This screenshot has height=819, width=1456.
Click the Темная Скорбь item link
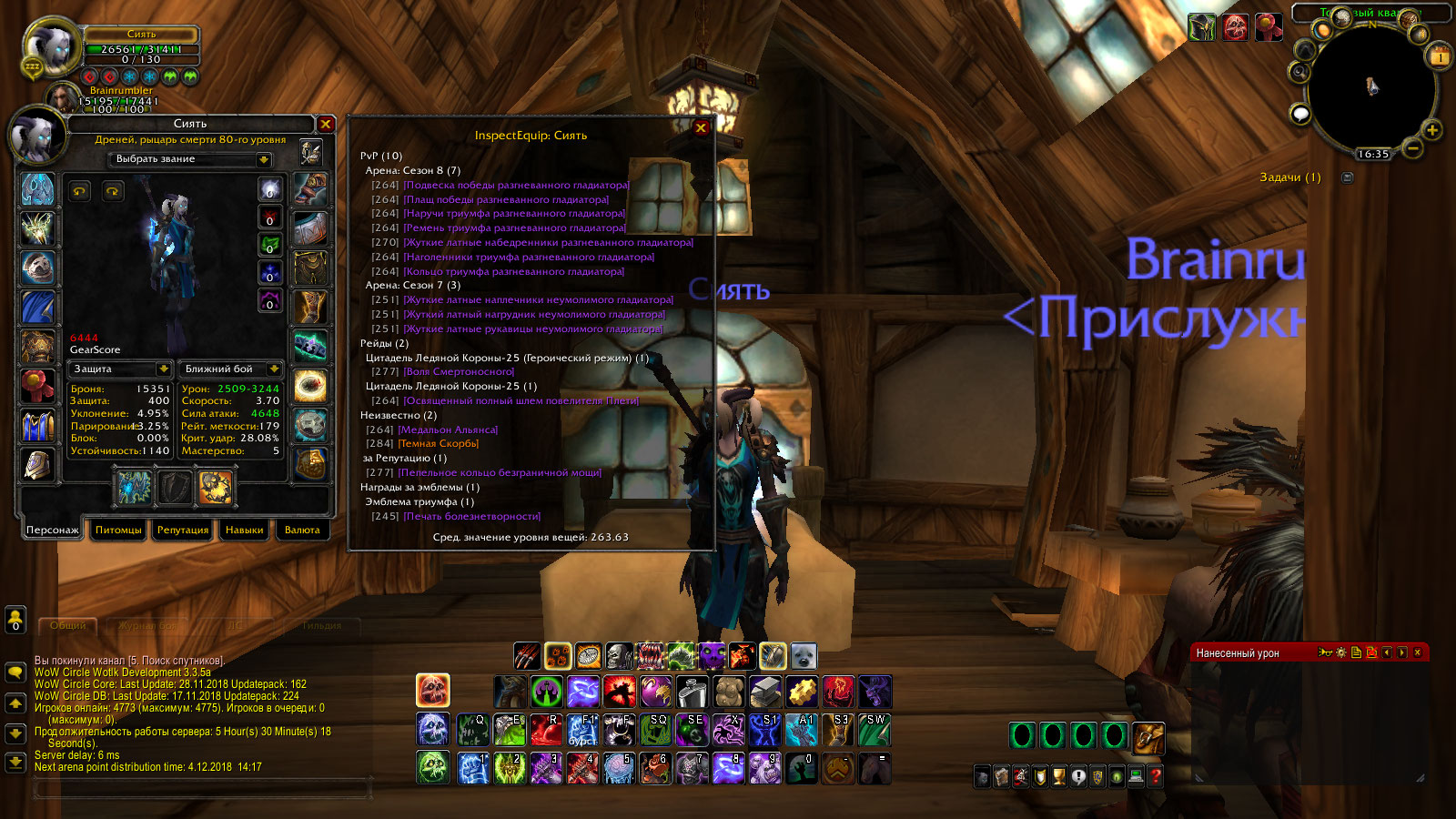[x=439, y=444]
